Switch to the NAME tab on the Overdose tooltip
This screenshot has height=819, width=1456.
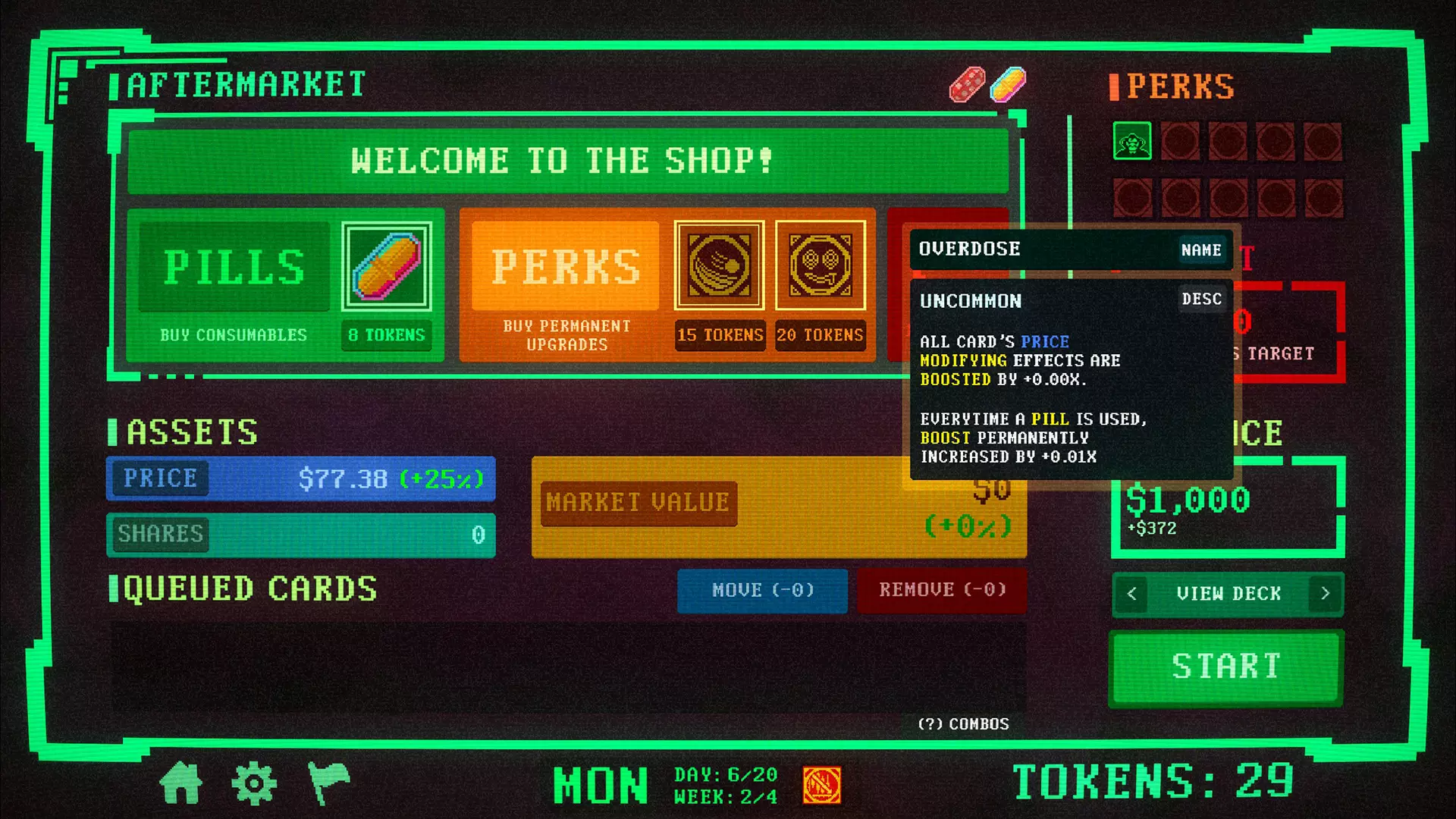[1201, 249]
